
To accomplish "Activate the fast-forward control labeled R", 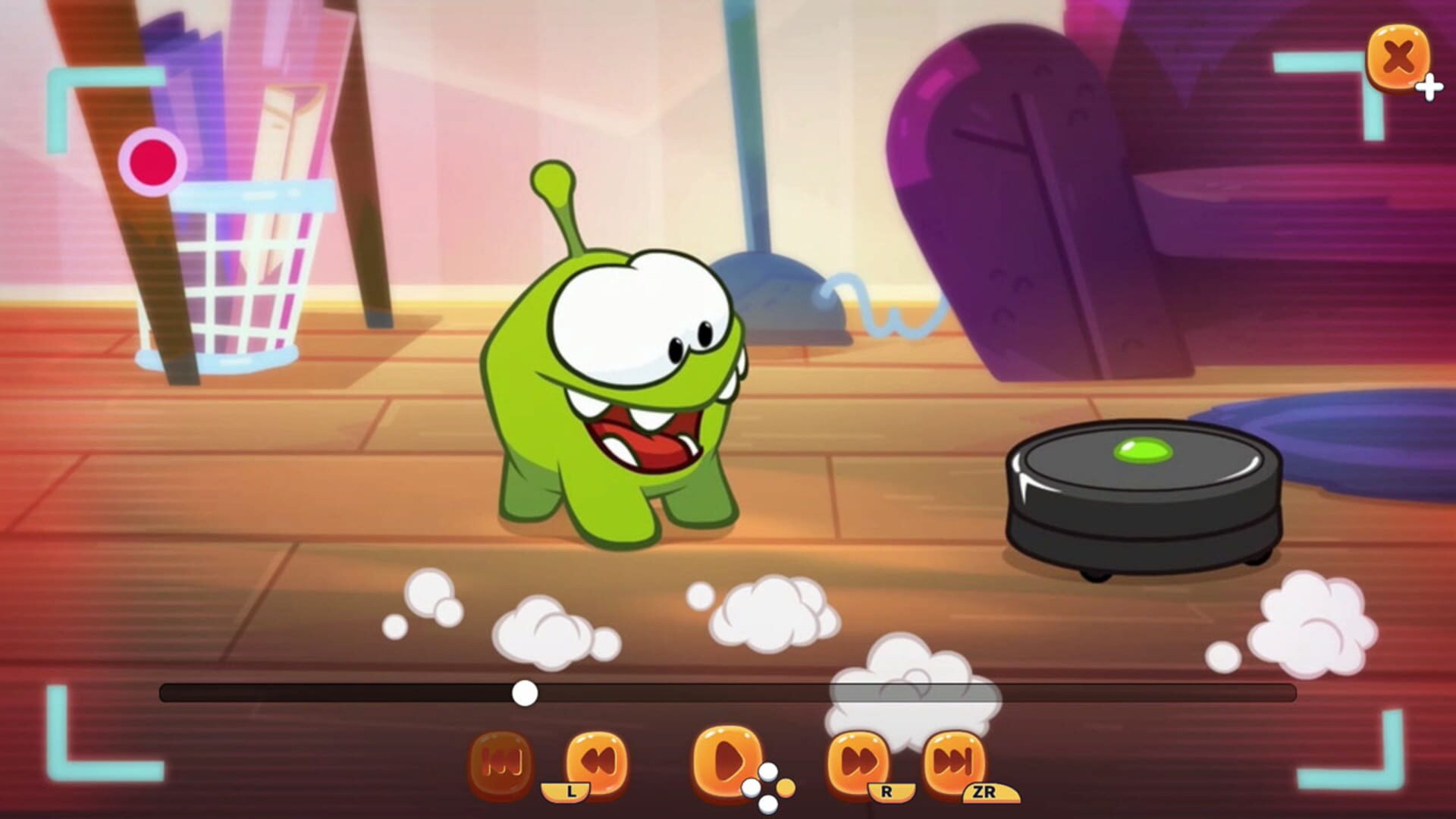I will 857,759.
